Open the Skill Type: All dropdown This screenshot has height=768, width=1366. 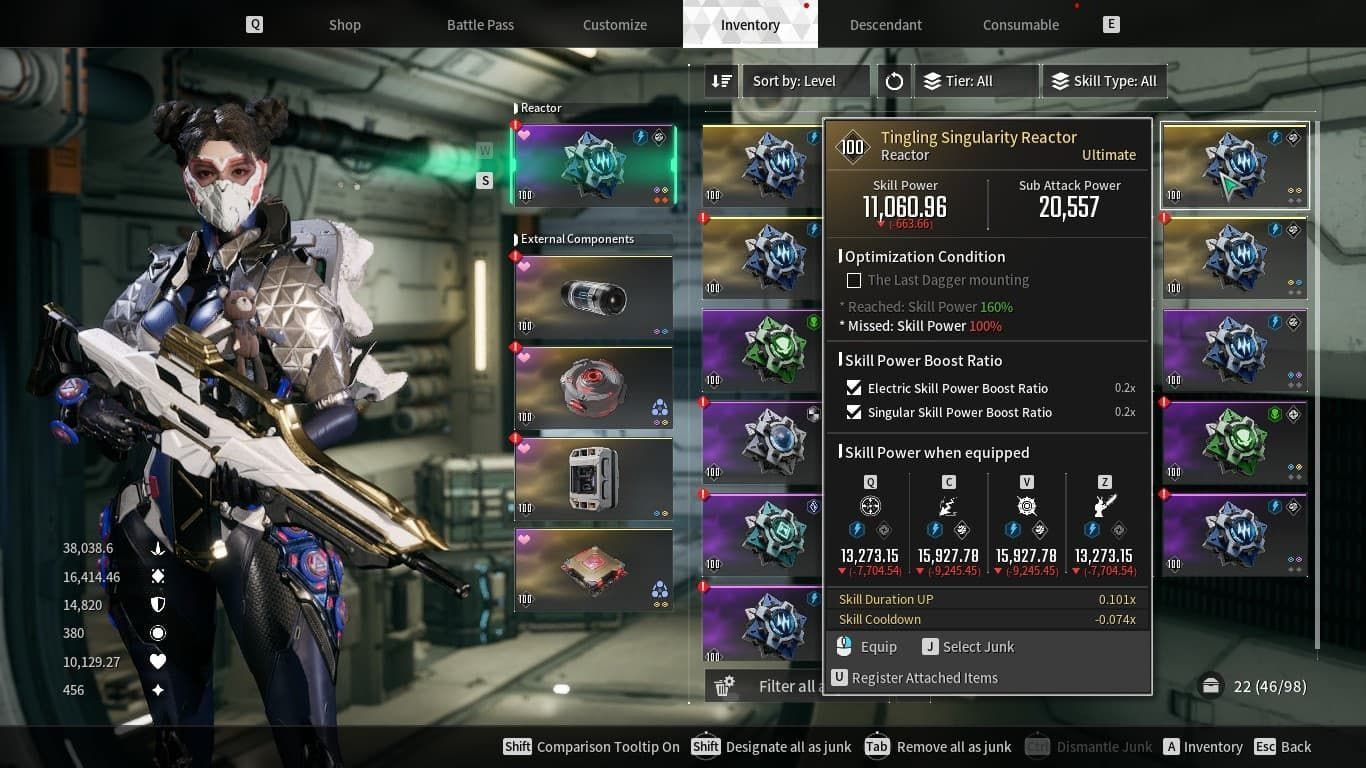coord(1104,81)
